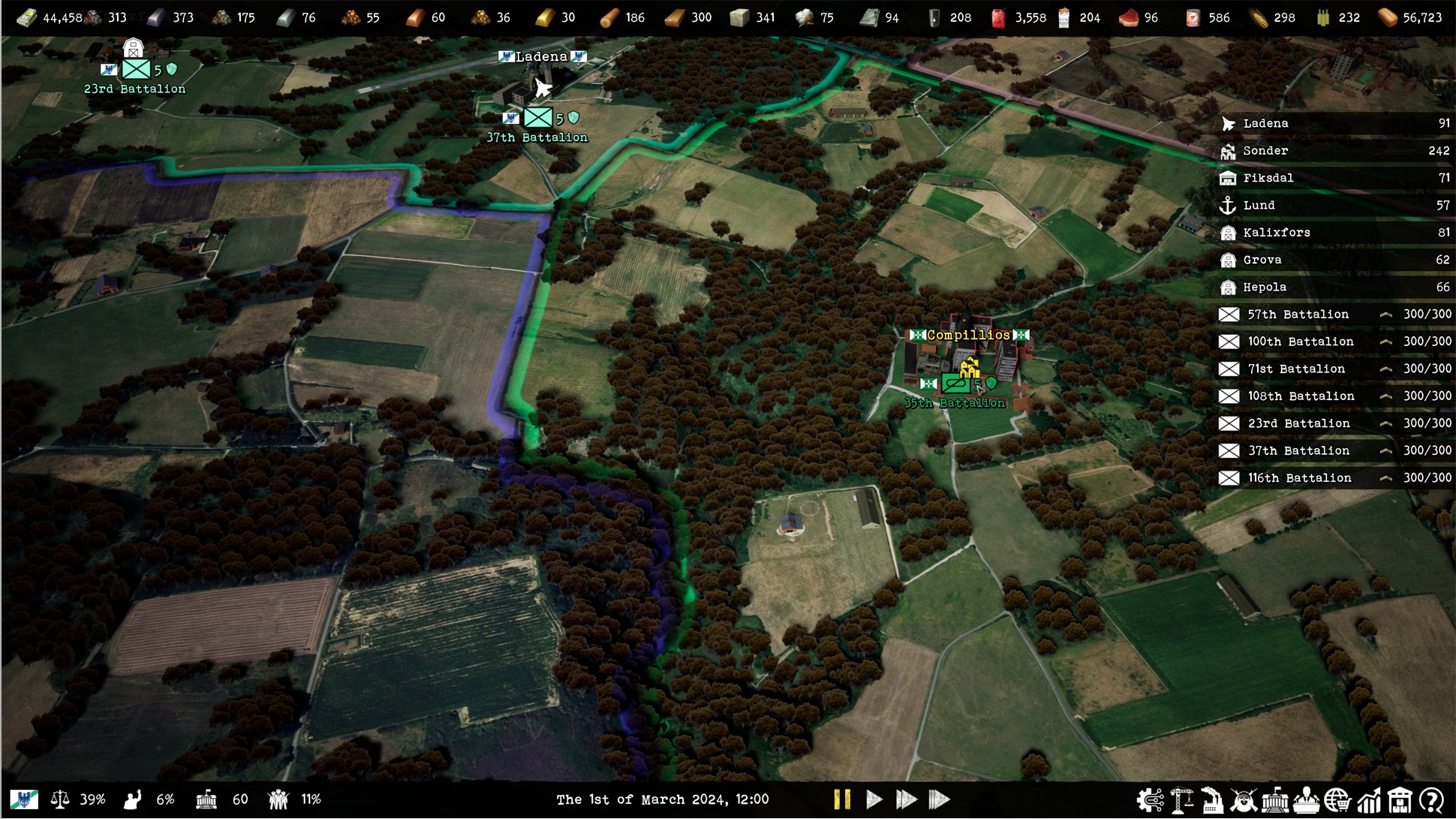Open the gear and circuit technology menu
The image size is (1456, 819).
coord(1150,801)
